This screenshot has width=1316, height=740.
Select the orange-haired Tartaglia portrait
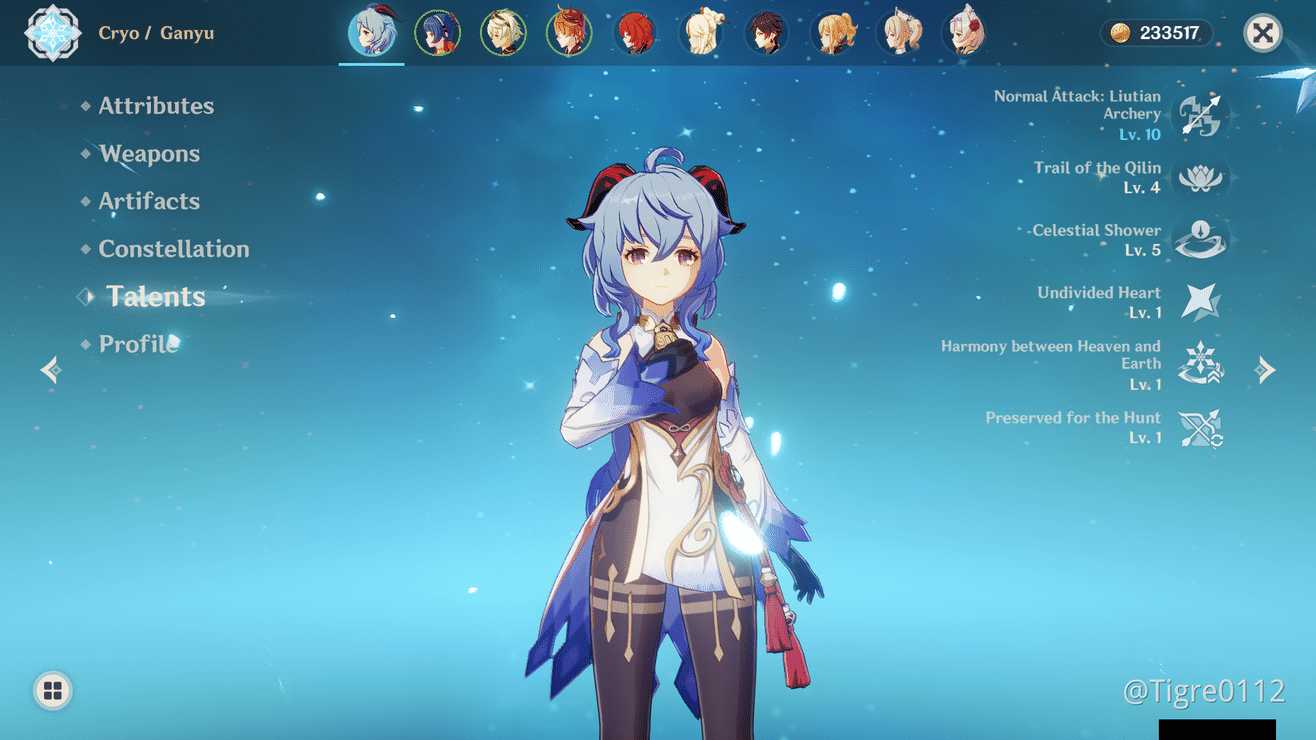tap(569, 33)
